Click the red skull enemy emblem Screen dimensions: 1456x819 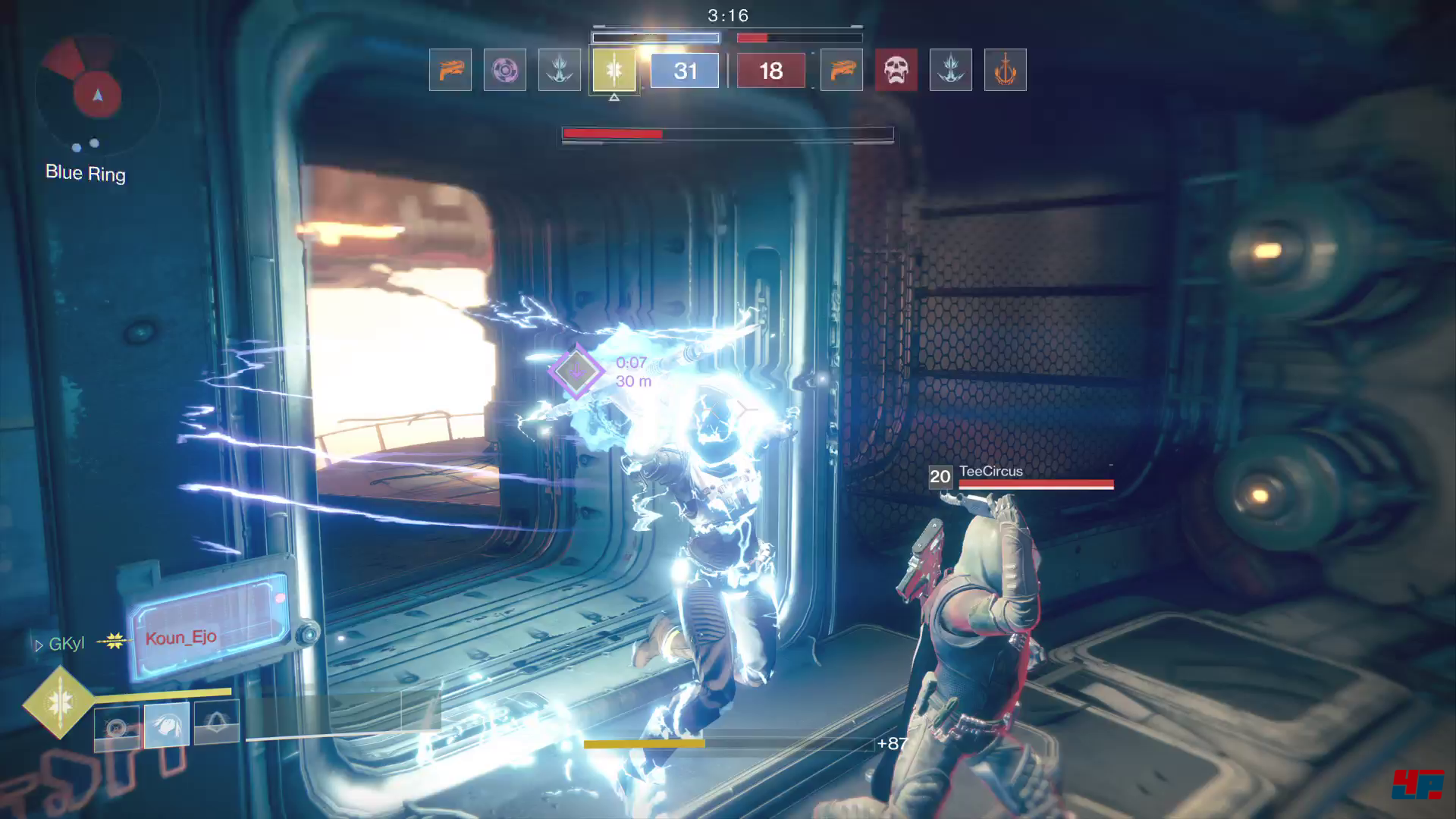click(x=896, y=71)
